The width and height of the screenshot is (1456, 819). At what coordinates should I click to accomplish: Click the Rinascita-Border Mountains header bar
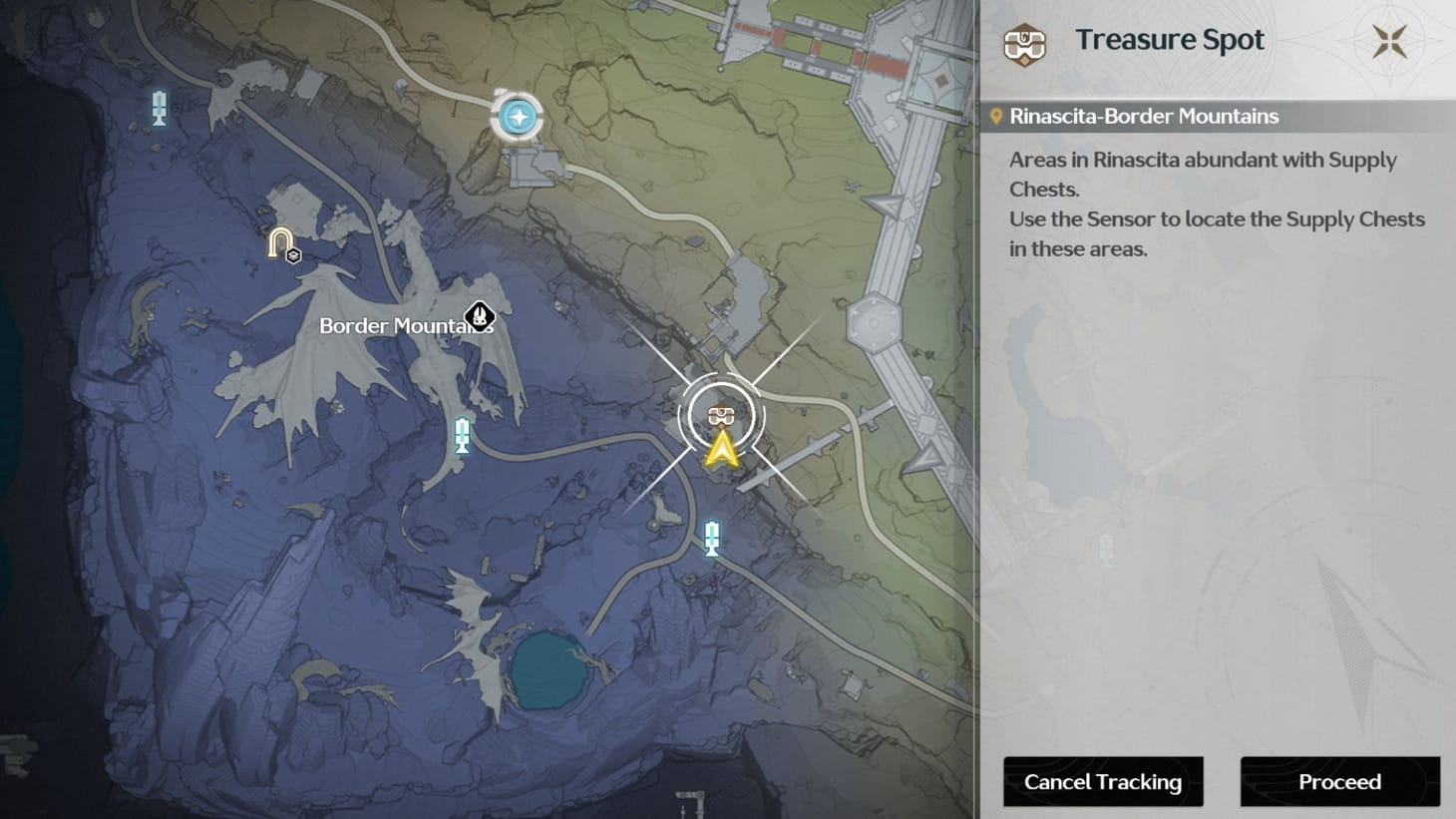tap(1143, 116)
